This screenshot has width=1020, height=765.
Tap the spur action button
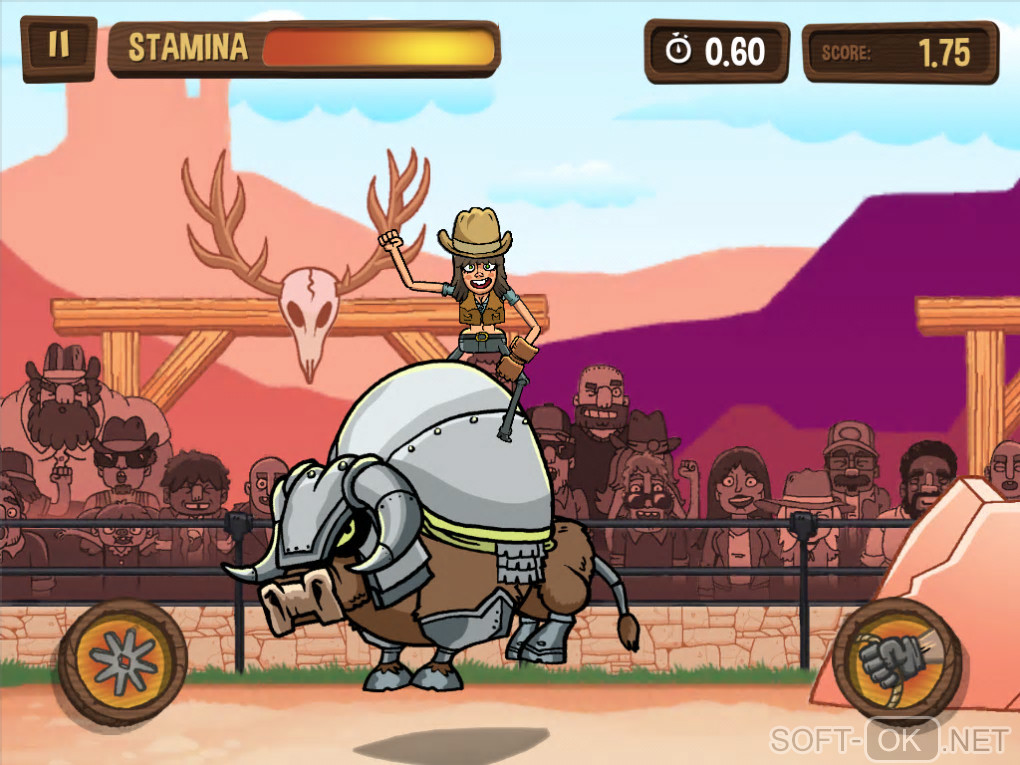click(122, 661)
